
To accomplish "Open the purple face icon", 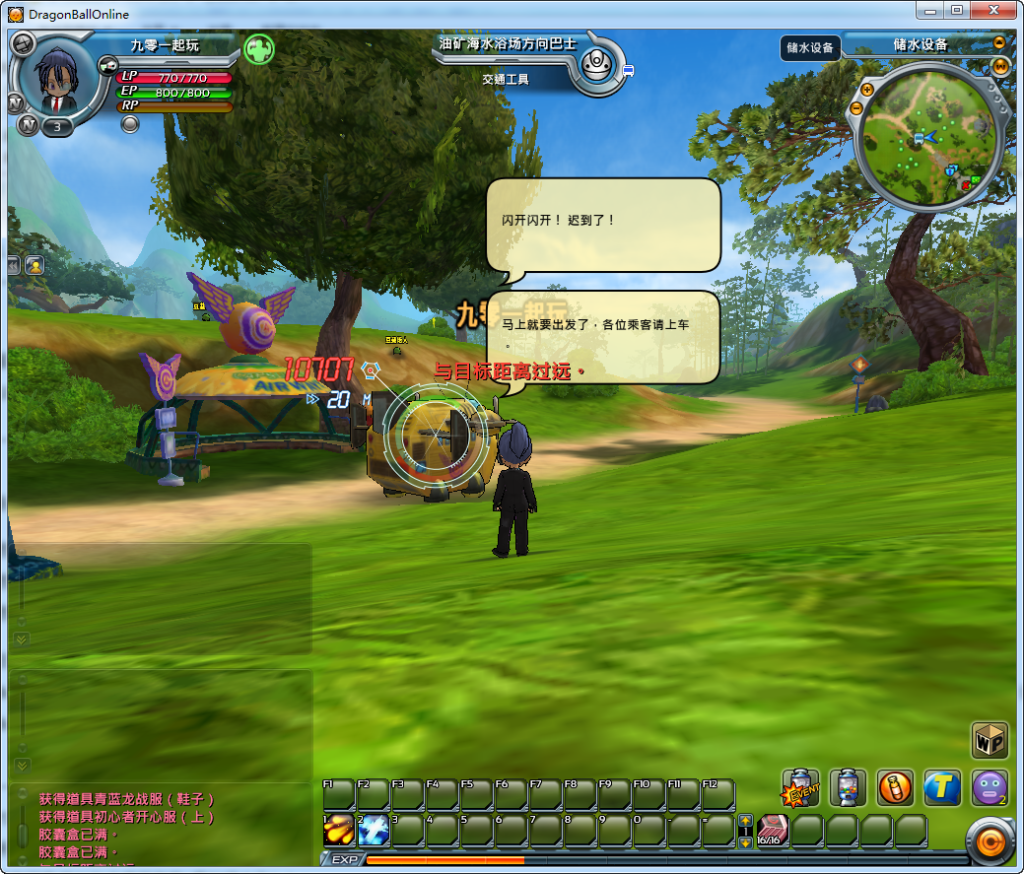I will [989, 788].
